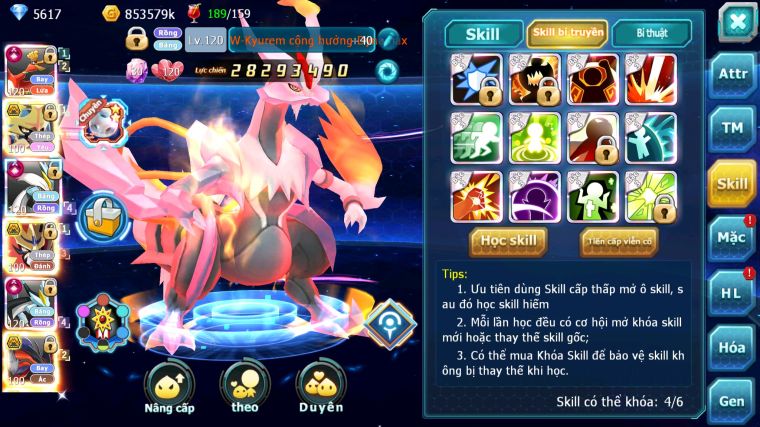This screenshot has height=427, width=760.
Task: Open the Attr side tab
Action: tap(732, 75)
